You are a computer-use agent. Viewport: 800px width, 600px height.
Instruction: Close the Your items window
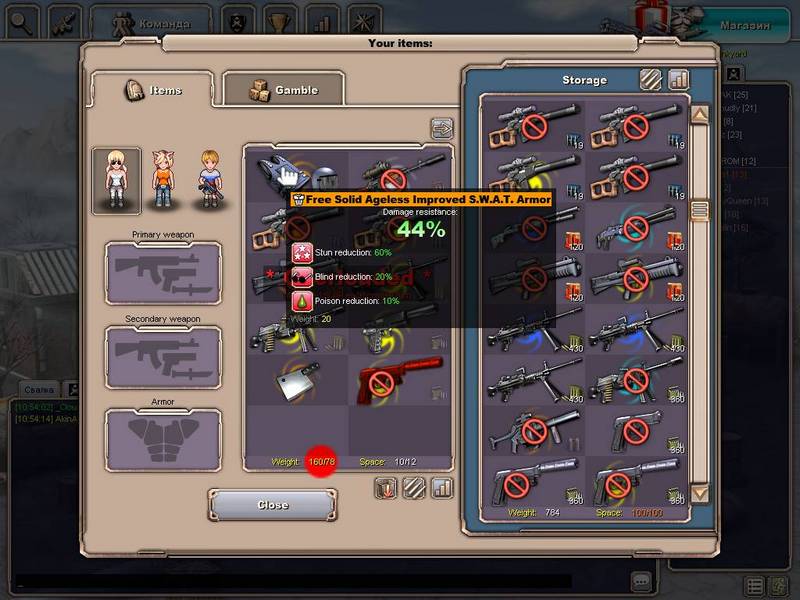click(272, 505)
